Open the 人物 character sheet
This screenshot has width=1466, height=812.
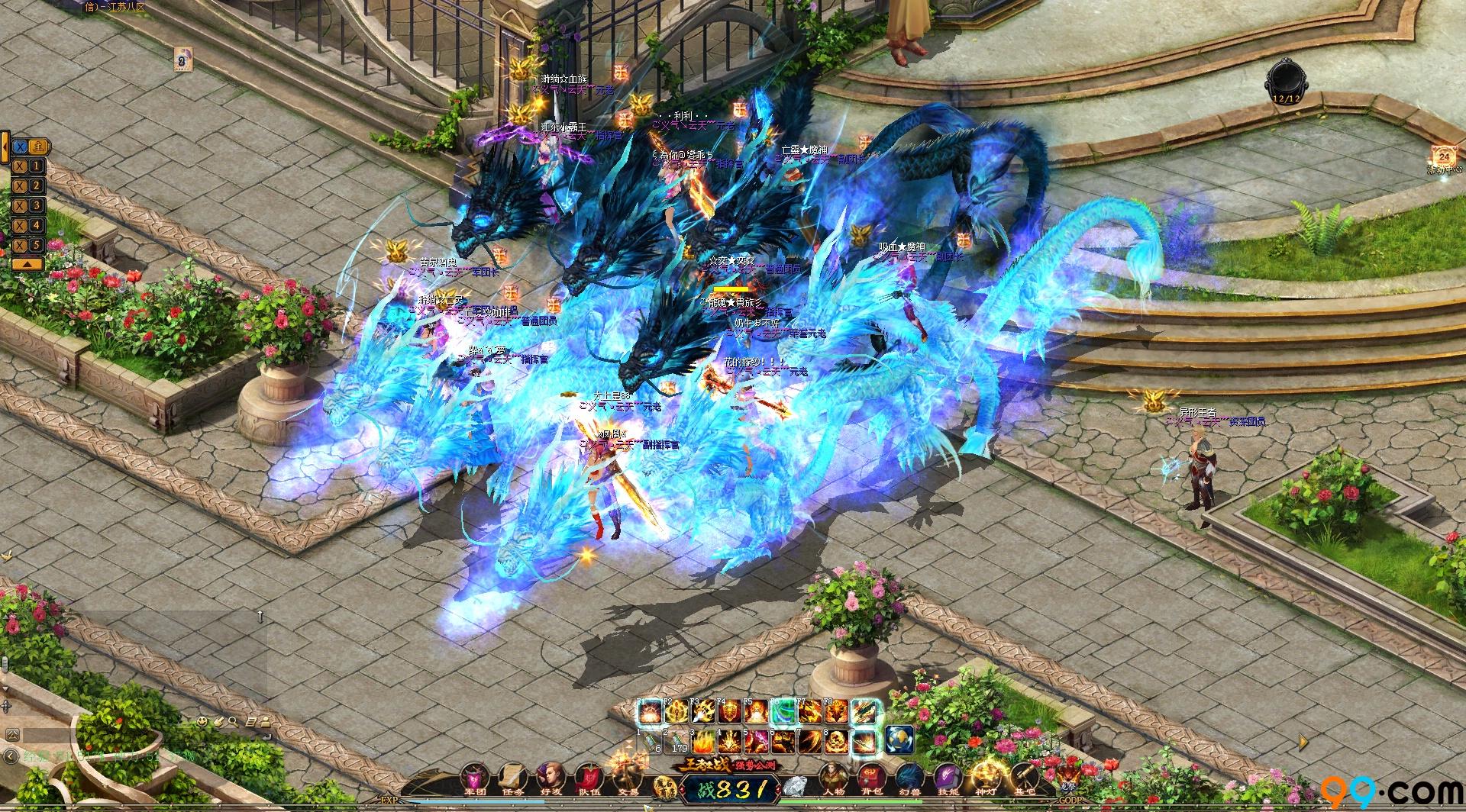(835, 779)
